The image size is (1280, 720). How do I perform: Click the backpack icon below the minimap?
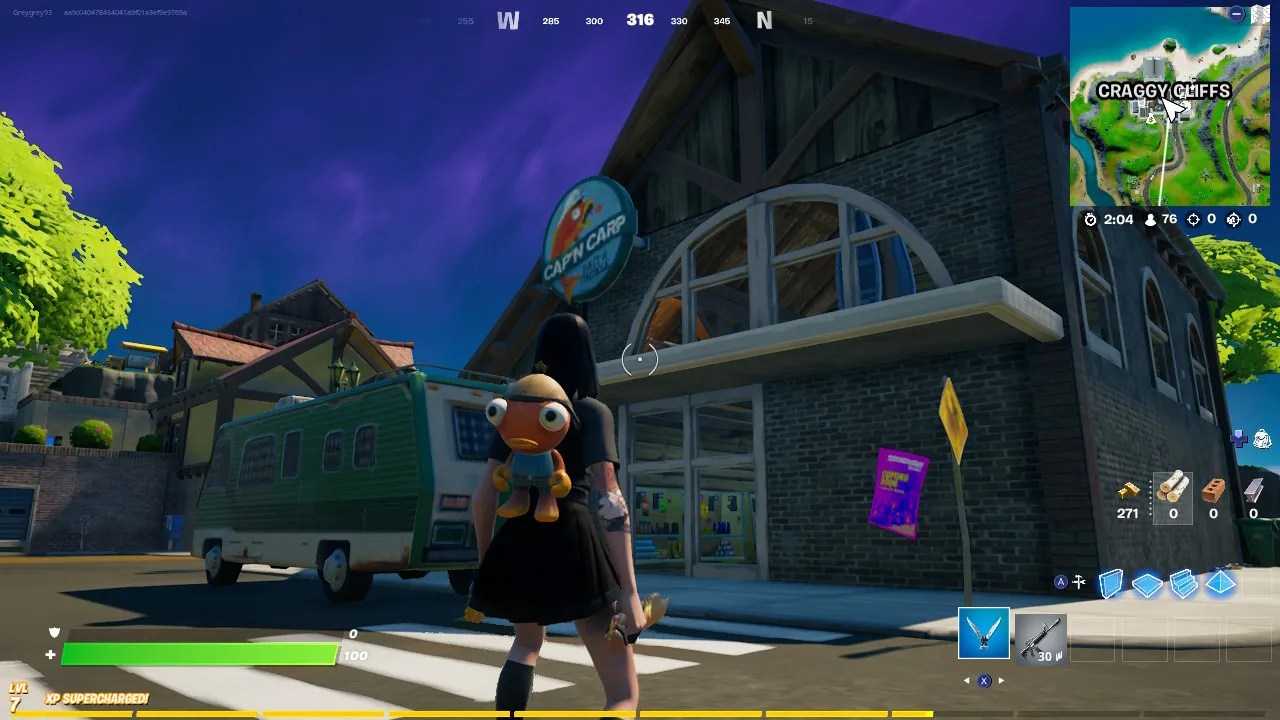tap(1261, 439)
